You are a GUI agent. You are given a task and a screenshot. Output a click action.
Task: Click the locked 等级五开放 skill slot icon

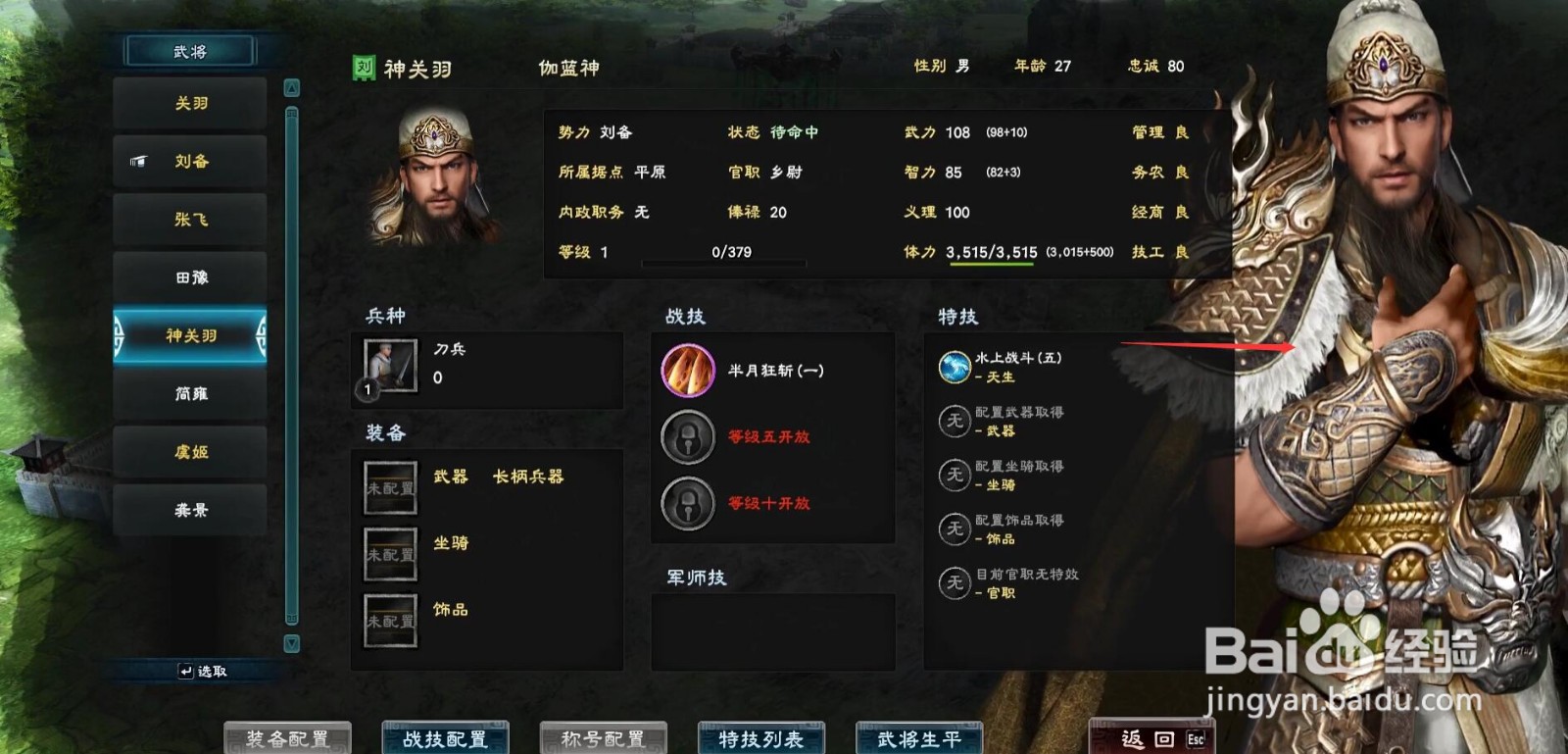(688, 437)
